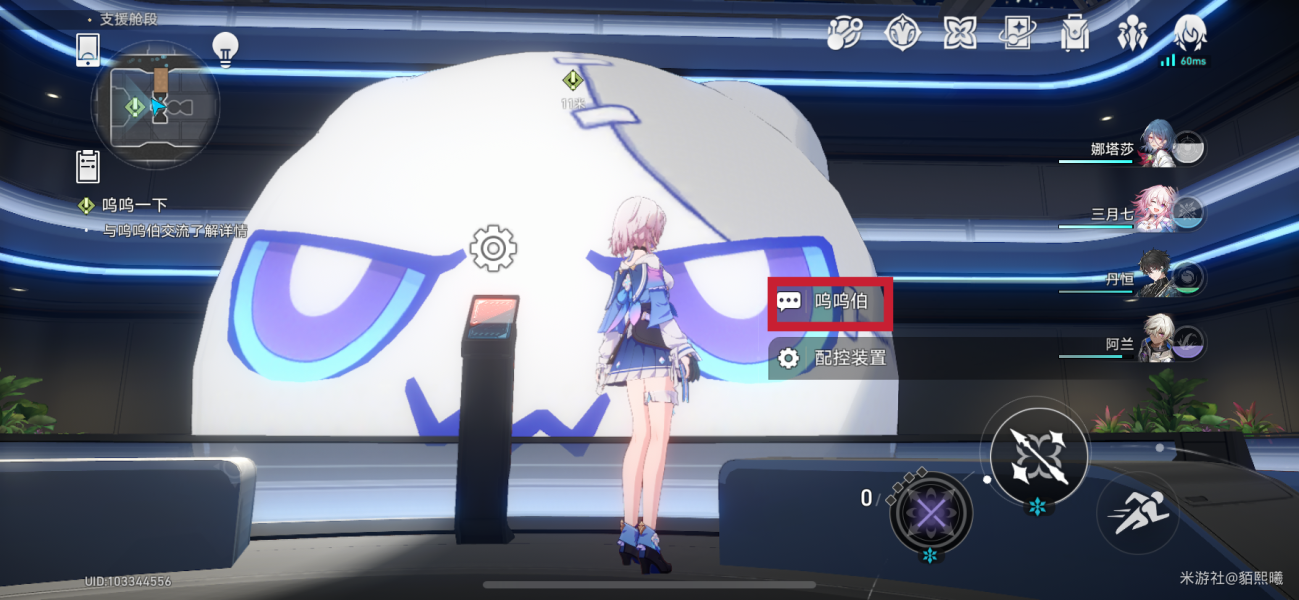Open the phone menu icon
The image size is (1299, 600).
point(88,49)
